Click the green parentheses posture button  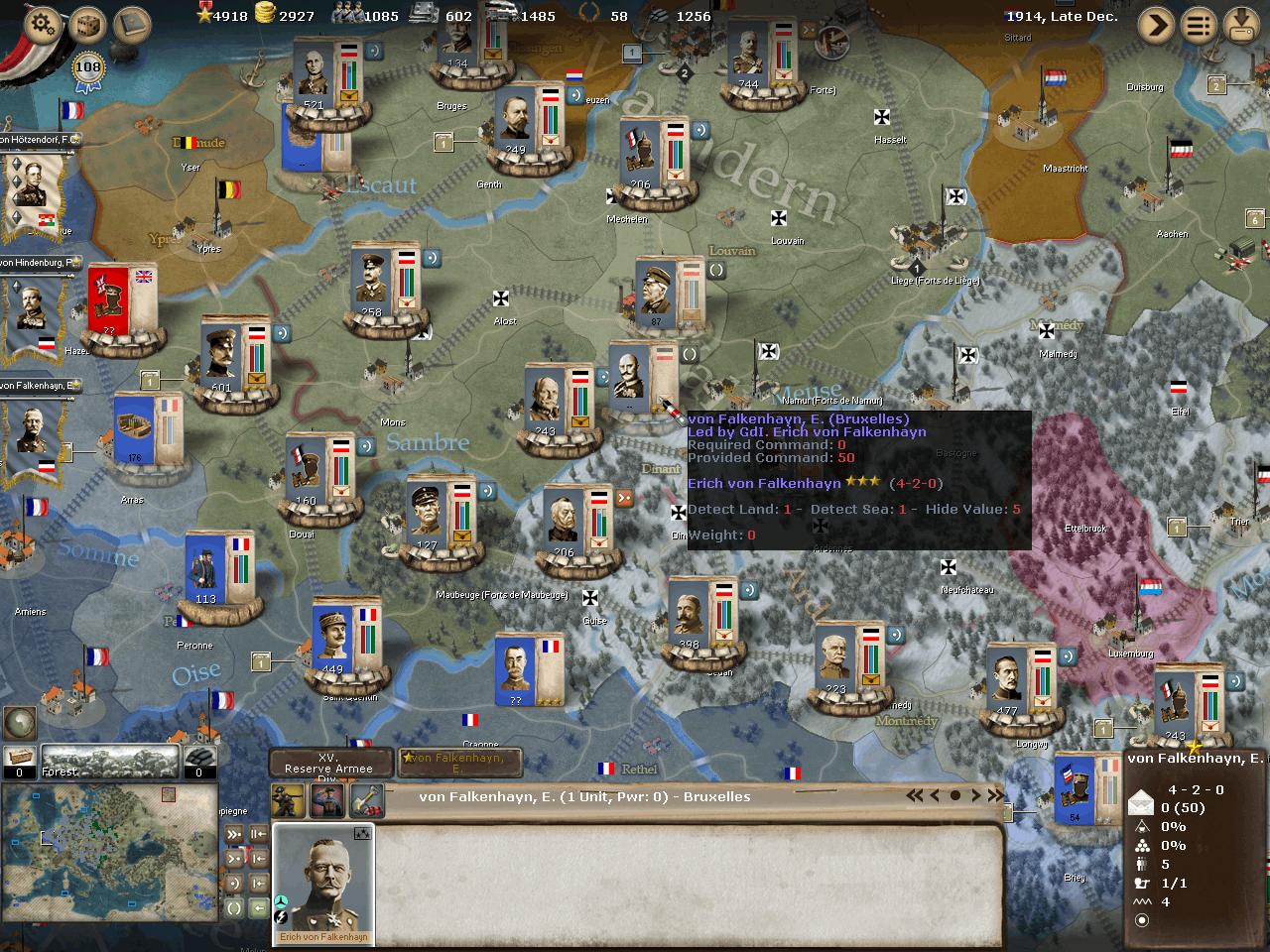point(234,907)
